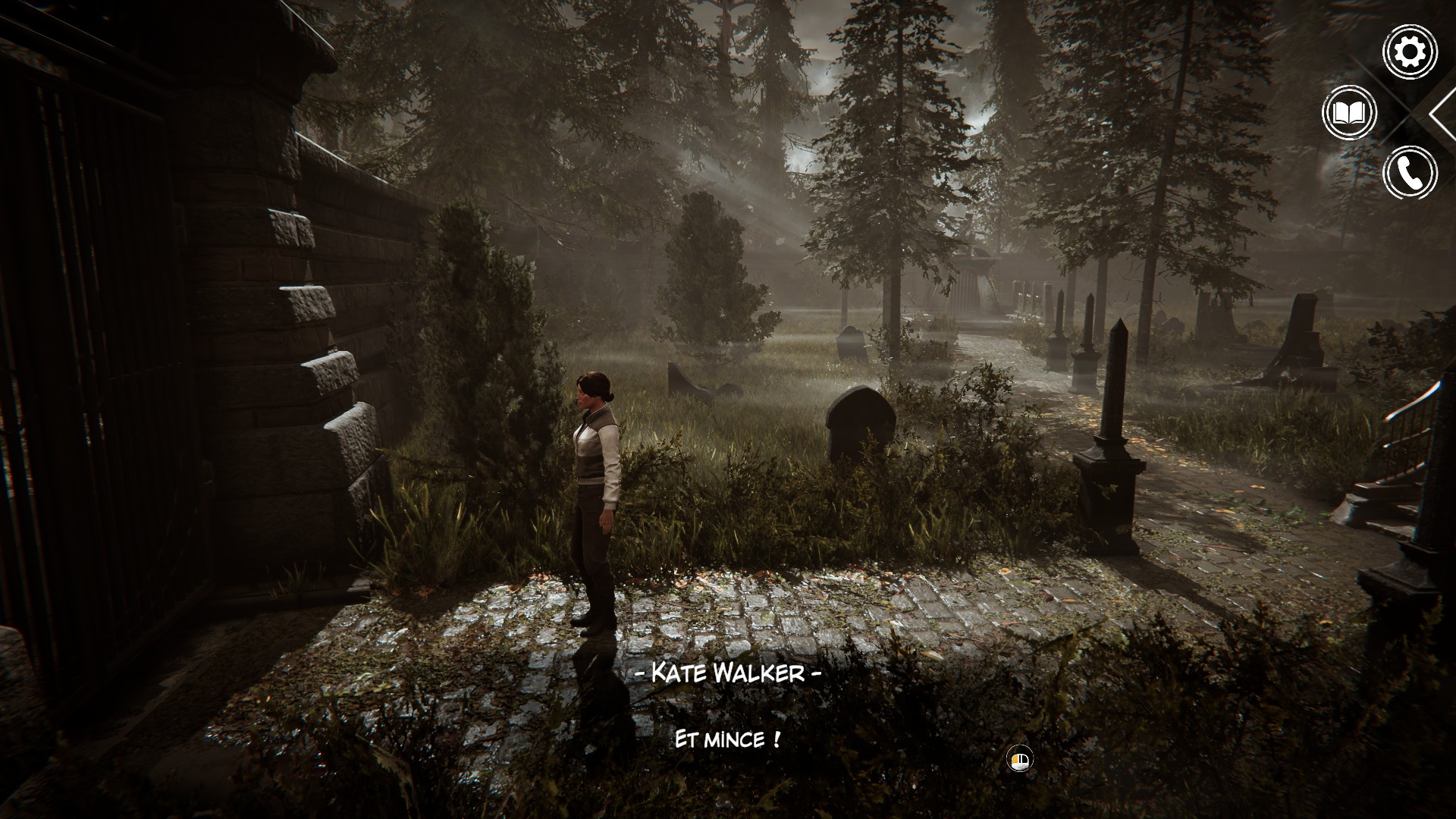The height and width of the screenshot is (819, 1456).
Task: Open the settings gear menu
Action: (1410, 52)
